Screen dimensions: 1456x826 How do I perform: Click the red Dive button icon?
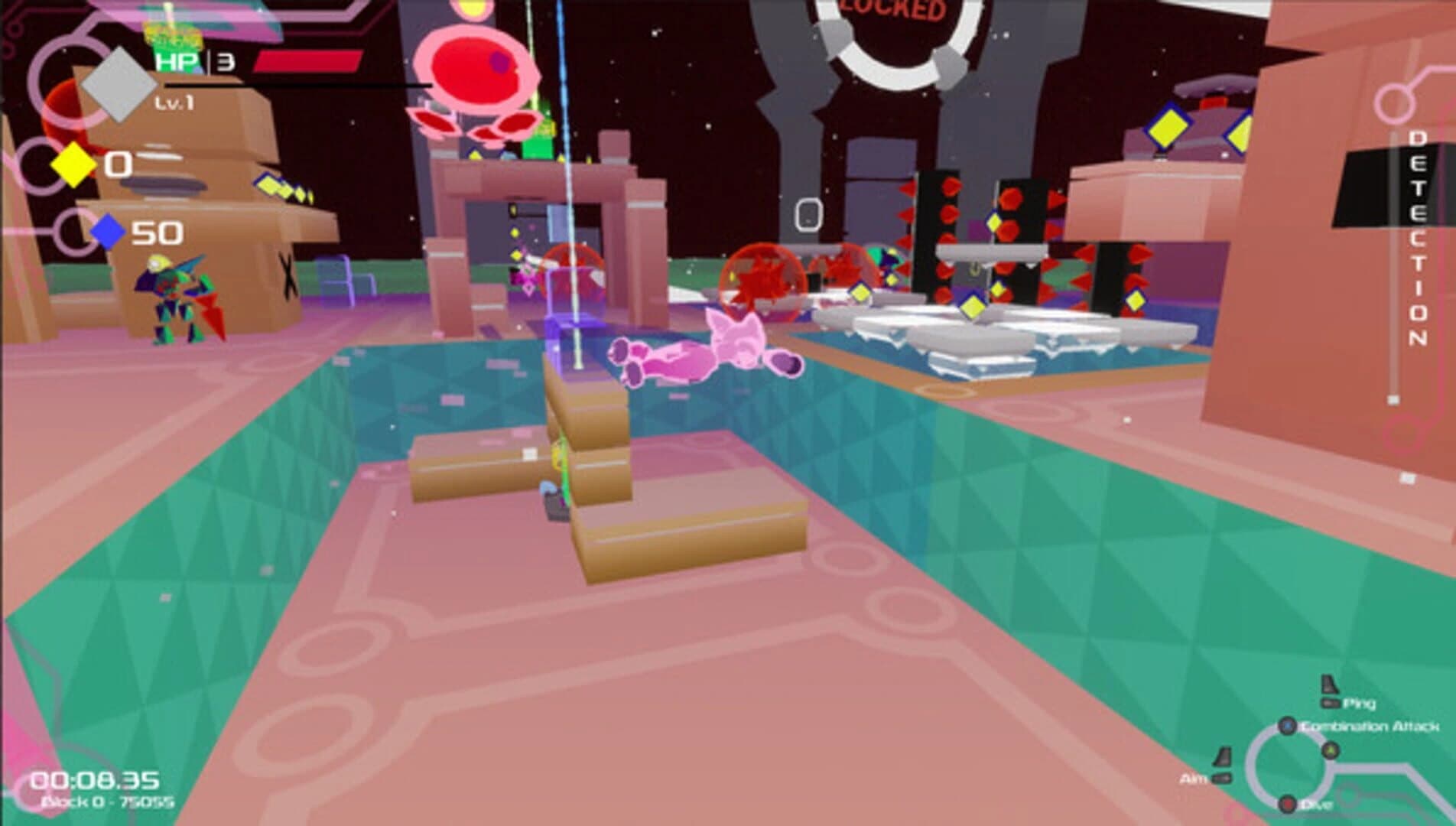[x=1288, y=803]
